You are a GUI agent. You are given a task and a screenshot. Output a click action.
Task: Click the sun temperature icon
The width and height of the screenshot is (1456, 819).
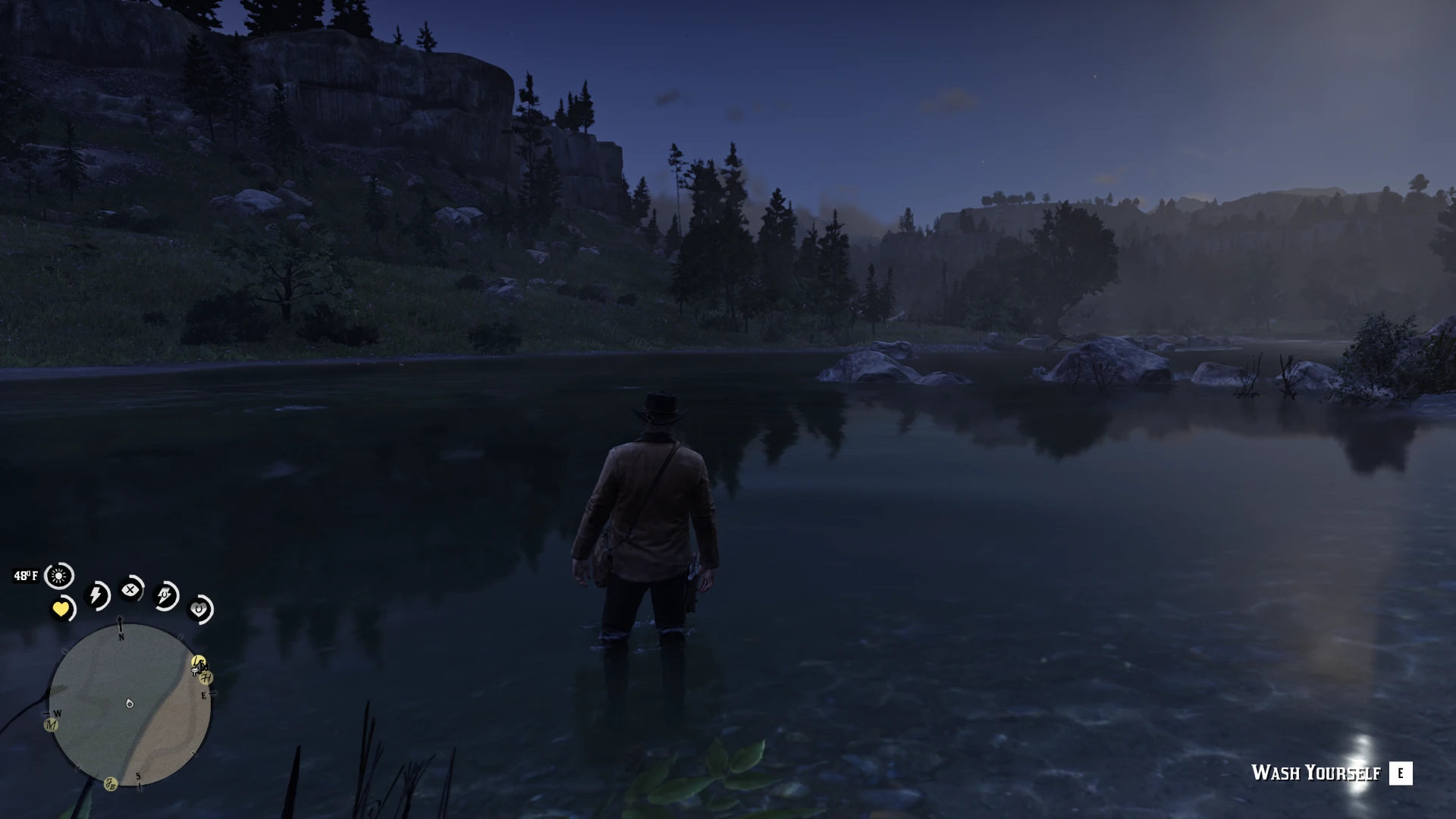click(x=58, y=576)
